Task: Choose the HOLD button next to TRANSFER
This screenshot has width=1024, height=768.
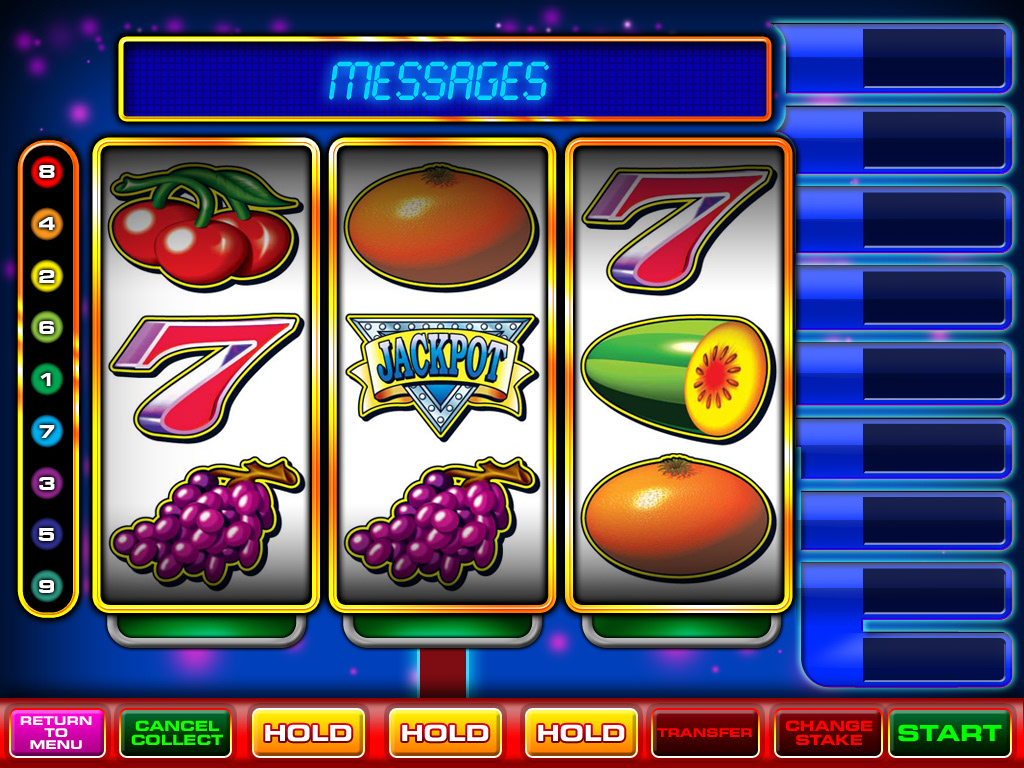Action: pyautogui.click(x=580, y=733)
